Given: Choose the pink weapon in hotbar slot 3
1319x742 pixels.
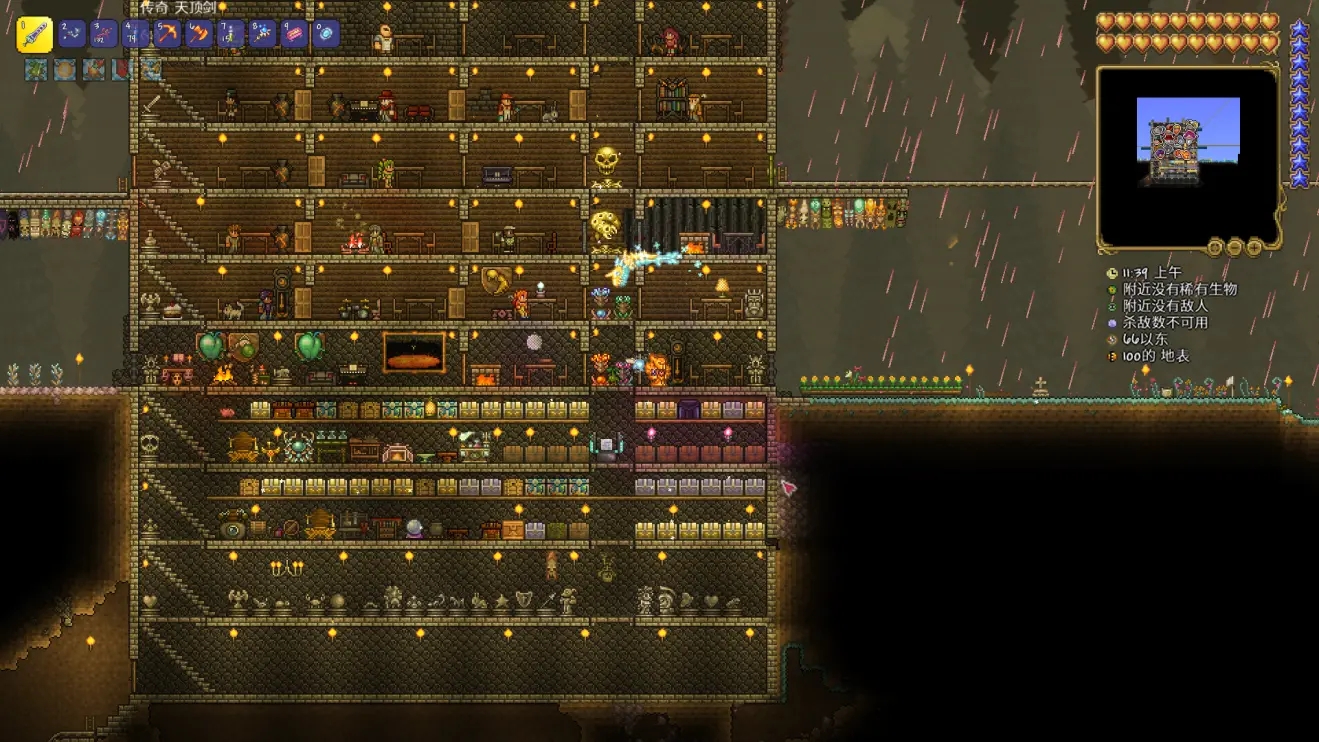Looking at the screenshot, I should click(x=104, y=34).
